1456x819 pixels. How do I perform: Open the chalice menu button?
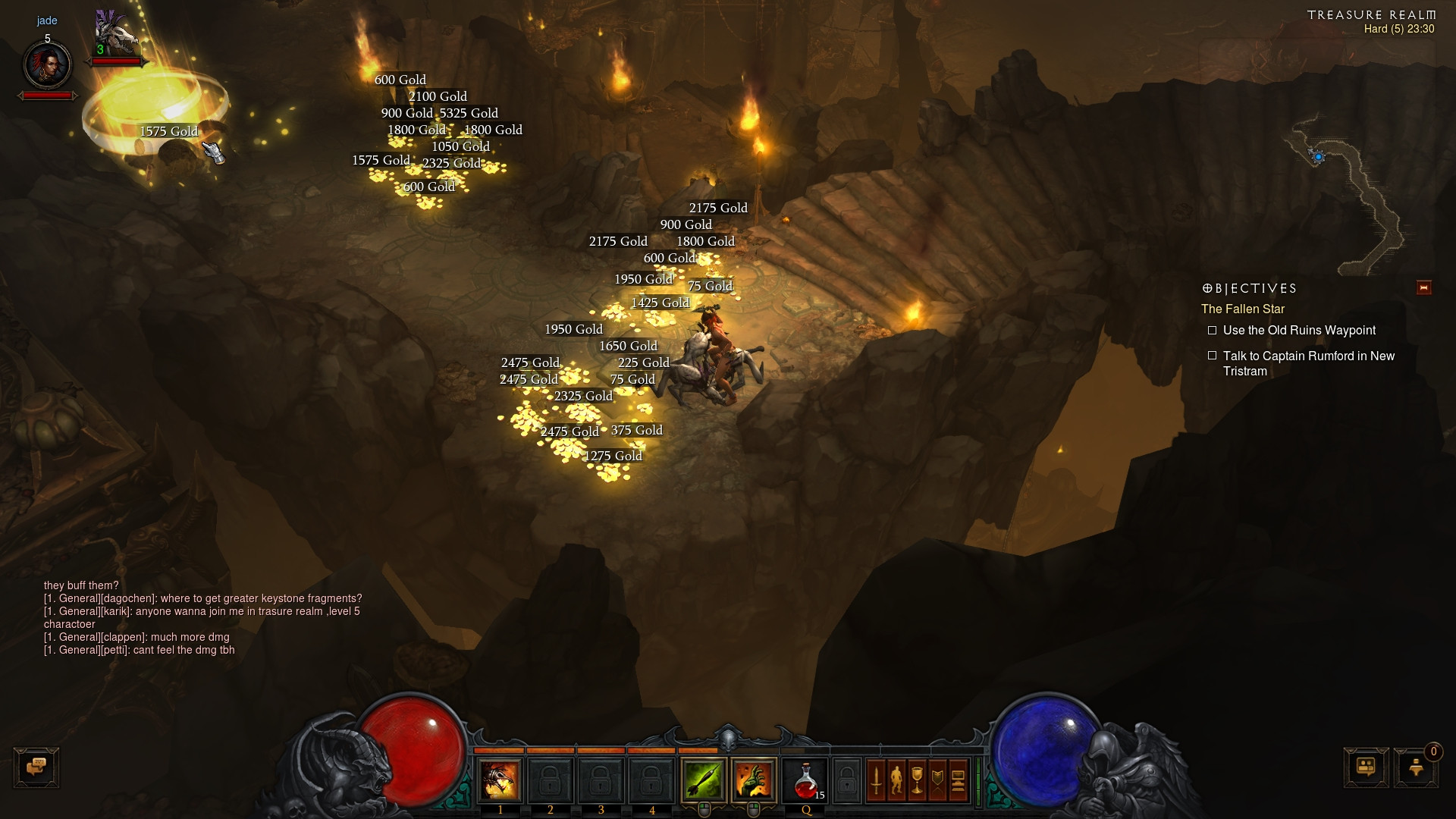click(917, 780)
